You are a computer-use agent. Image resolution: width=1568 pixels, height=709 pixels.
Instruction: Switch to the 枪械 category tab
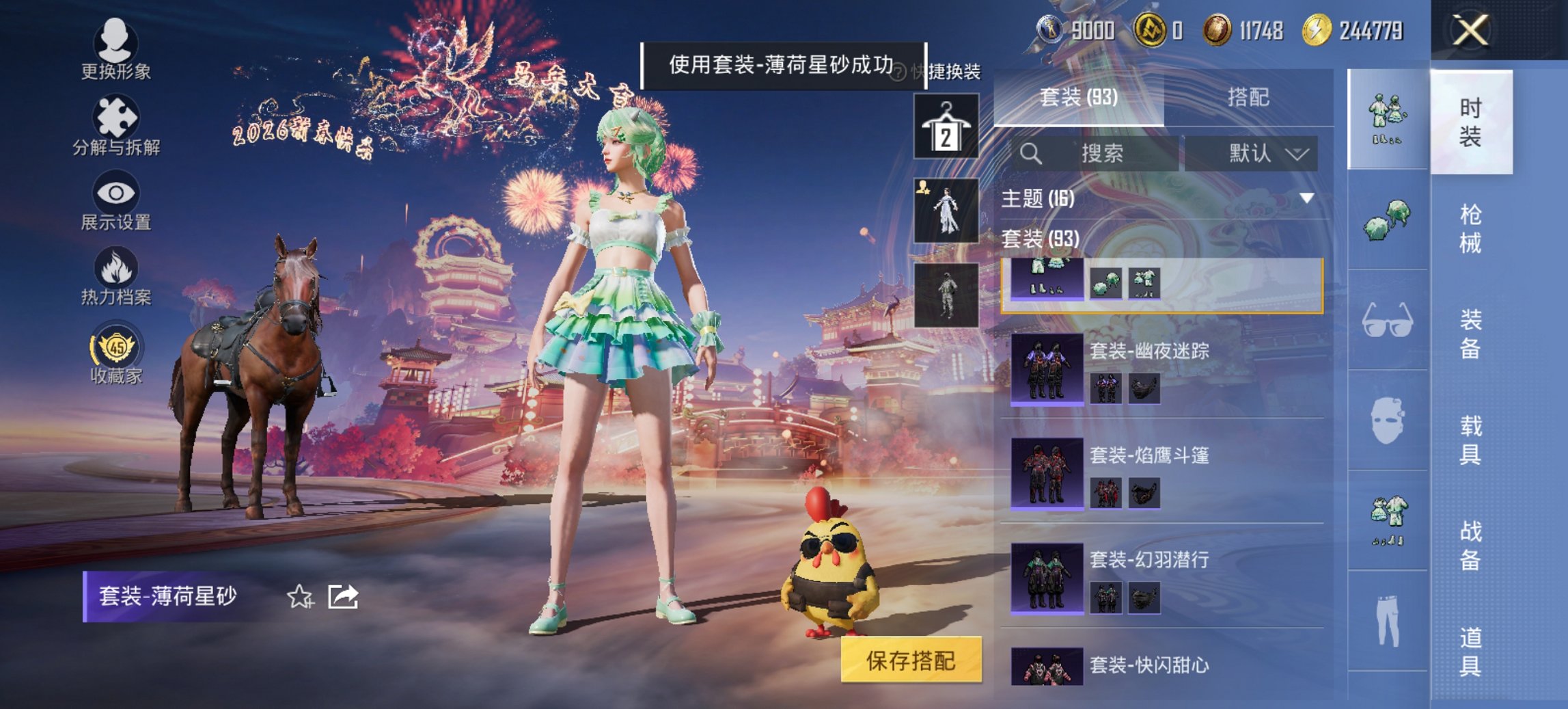[x=1472, y=229]
